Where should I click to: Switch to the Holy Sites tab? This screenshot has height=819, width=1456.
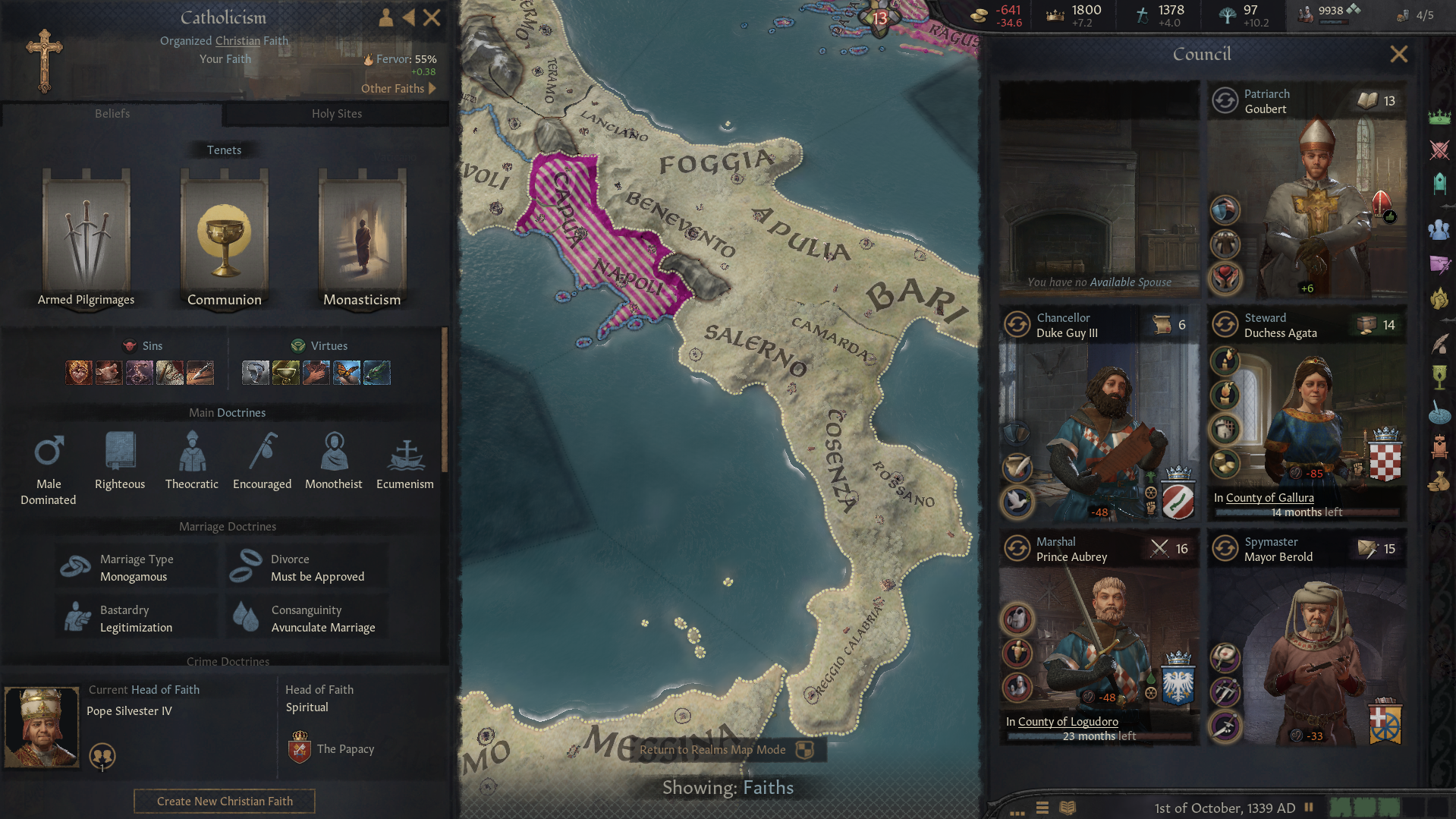point(336,114)
